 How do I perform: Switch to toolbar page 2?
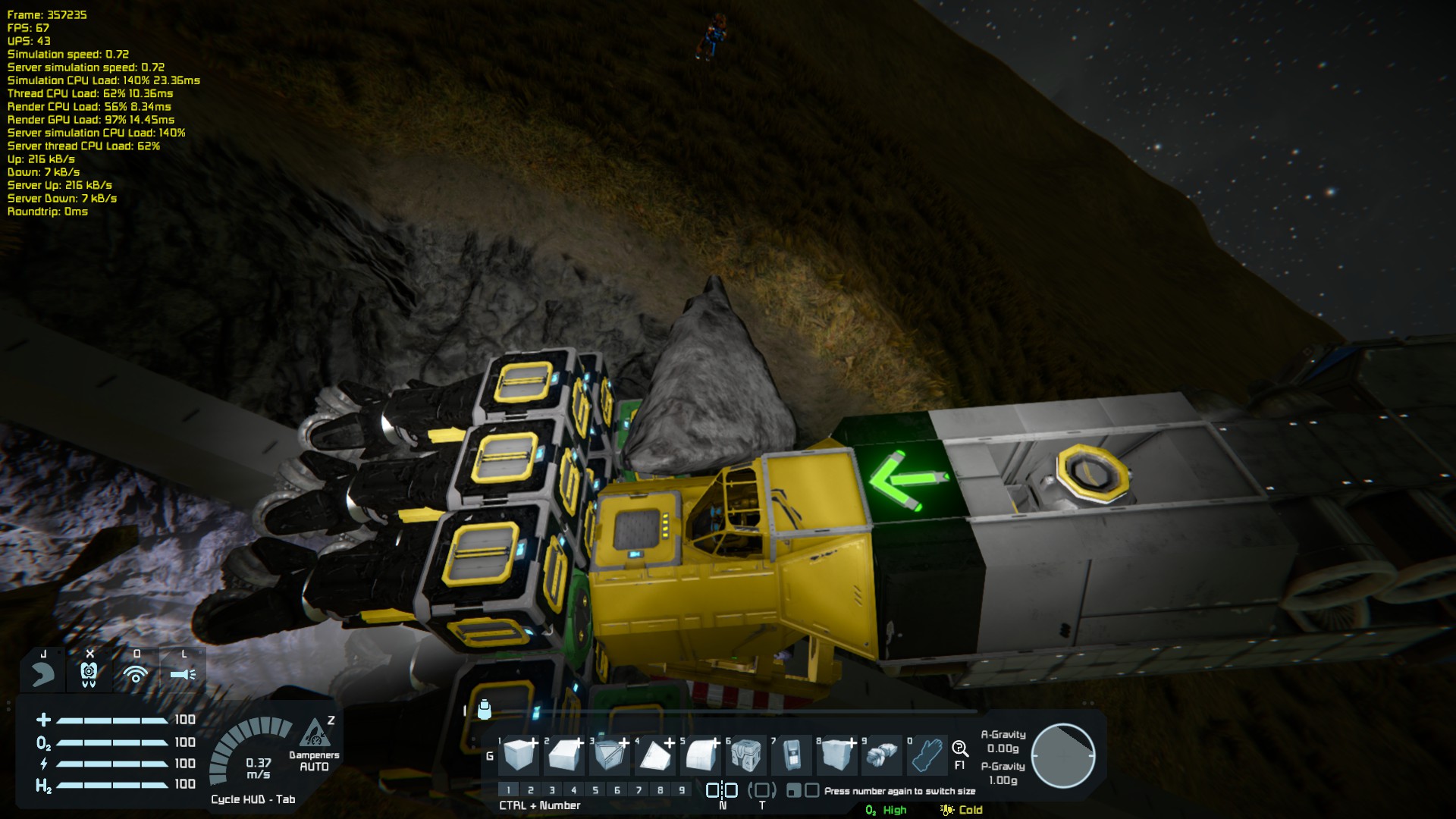point(531,790)
